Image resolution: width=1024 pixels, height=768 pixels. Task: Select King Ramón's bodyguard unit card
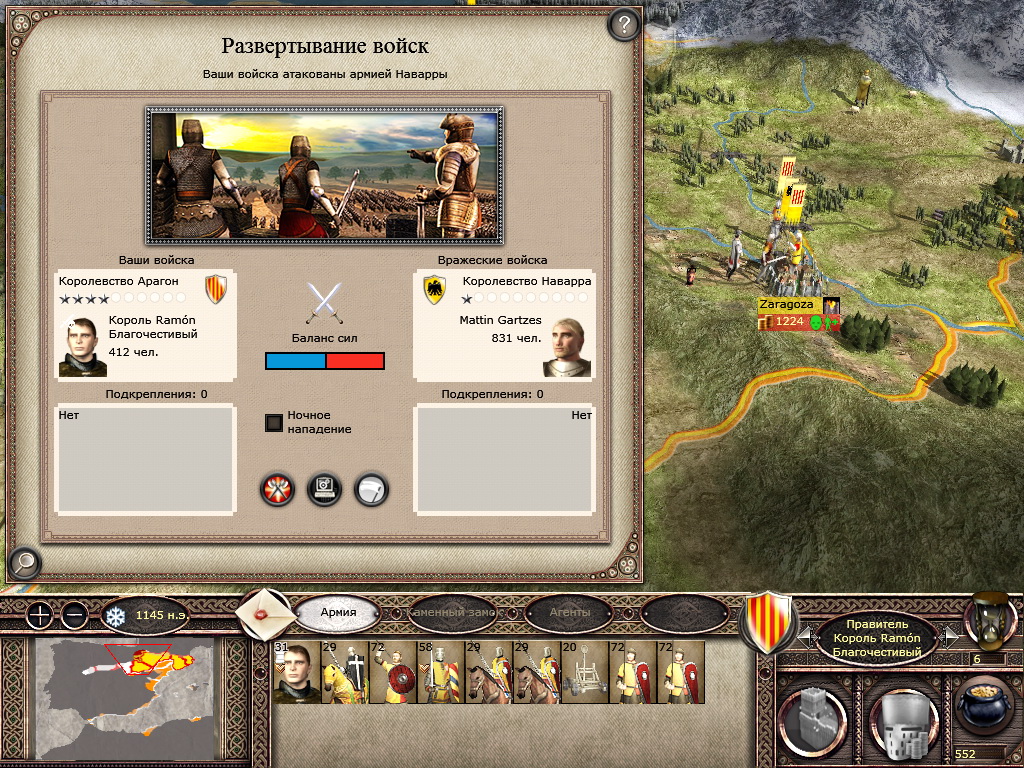coord(296,673)
